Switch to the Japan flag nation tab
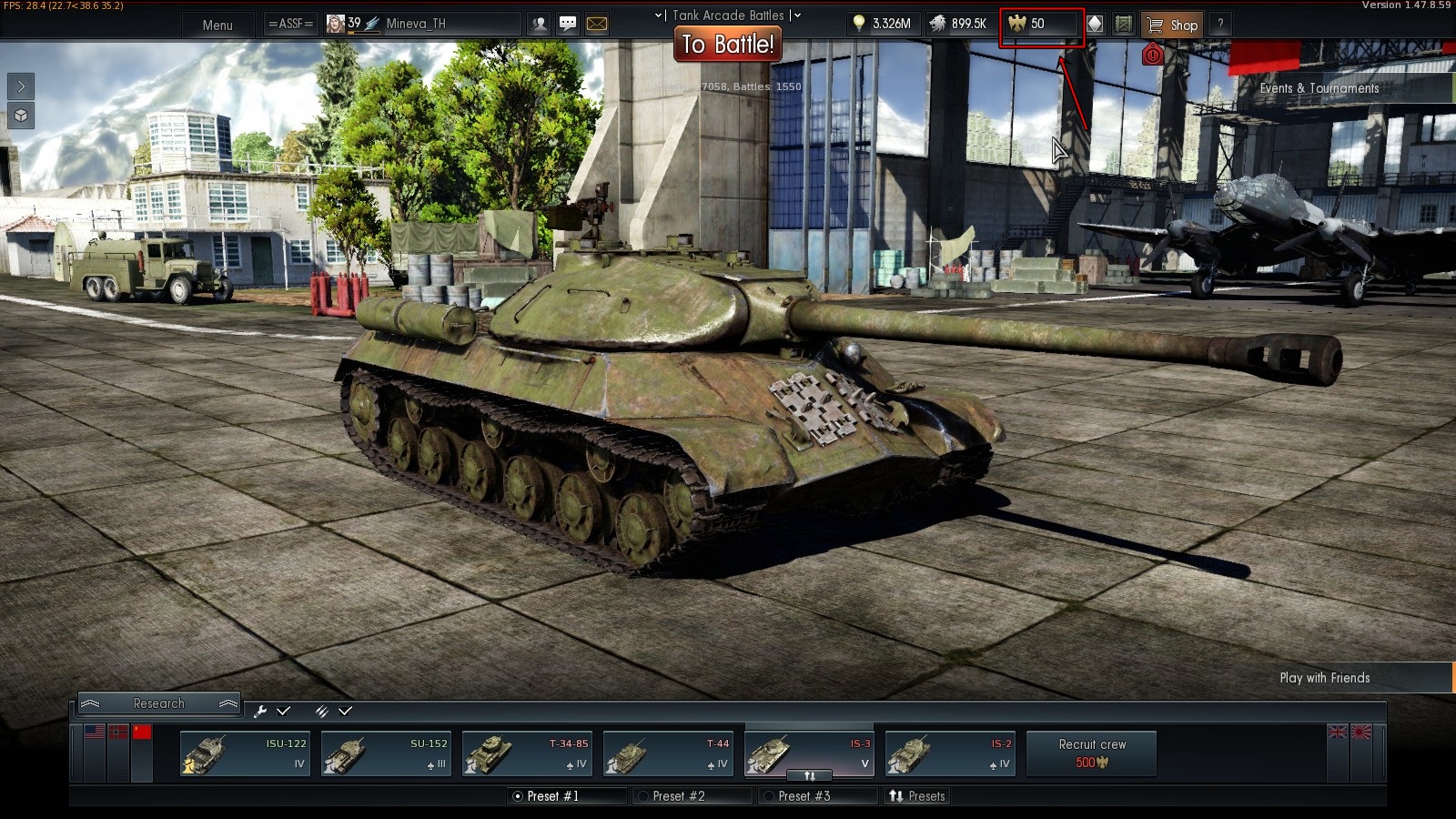1456x819 pixels. tap(1361, 733)
